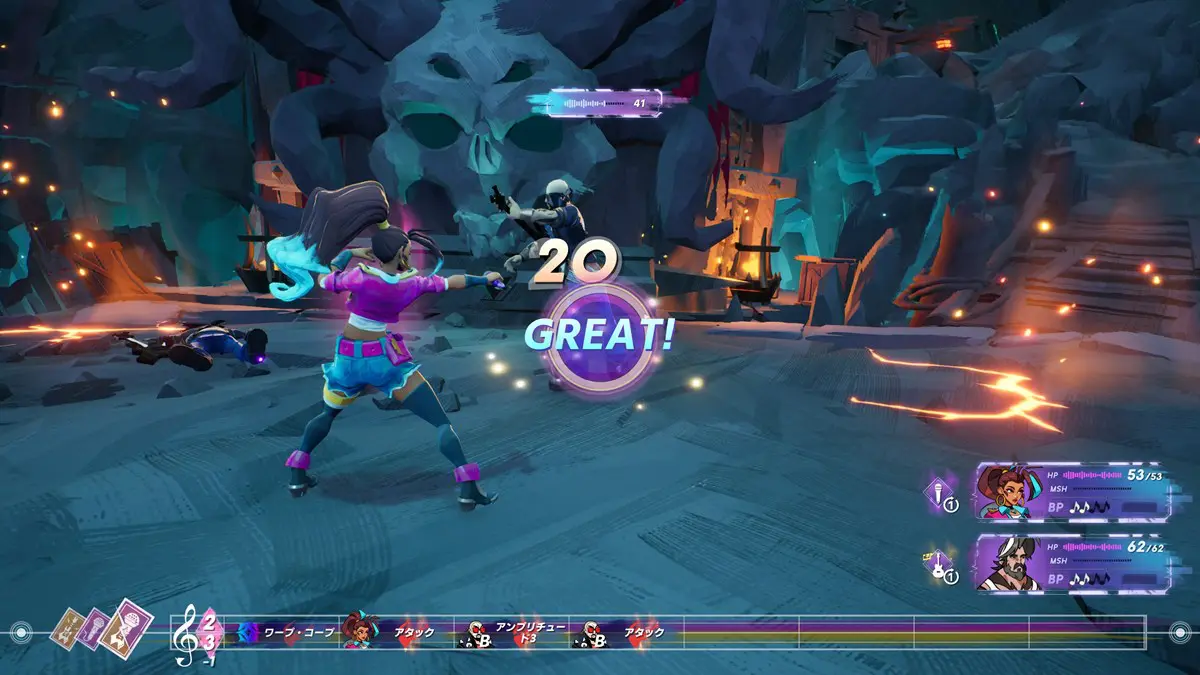
Task: Select the heroine's party portrait panel
Action: [x=1072, y=492]
